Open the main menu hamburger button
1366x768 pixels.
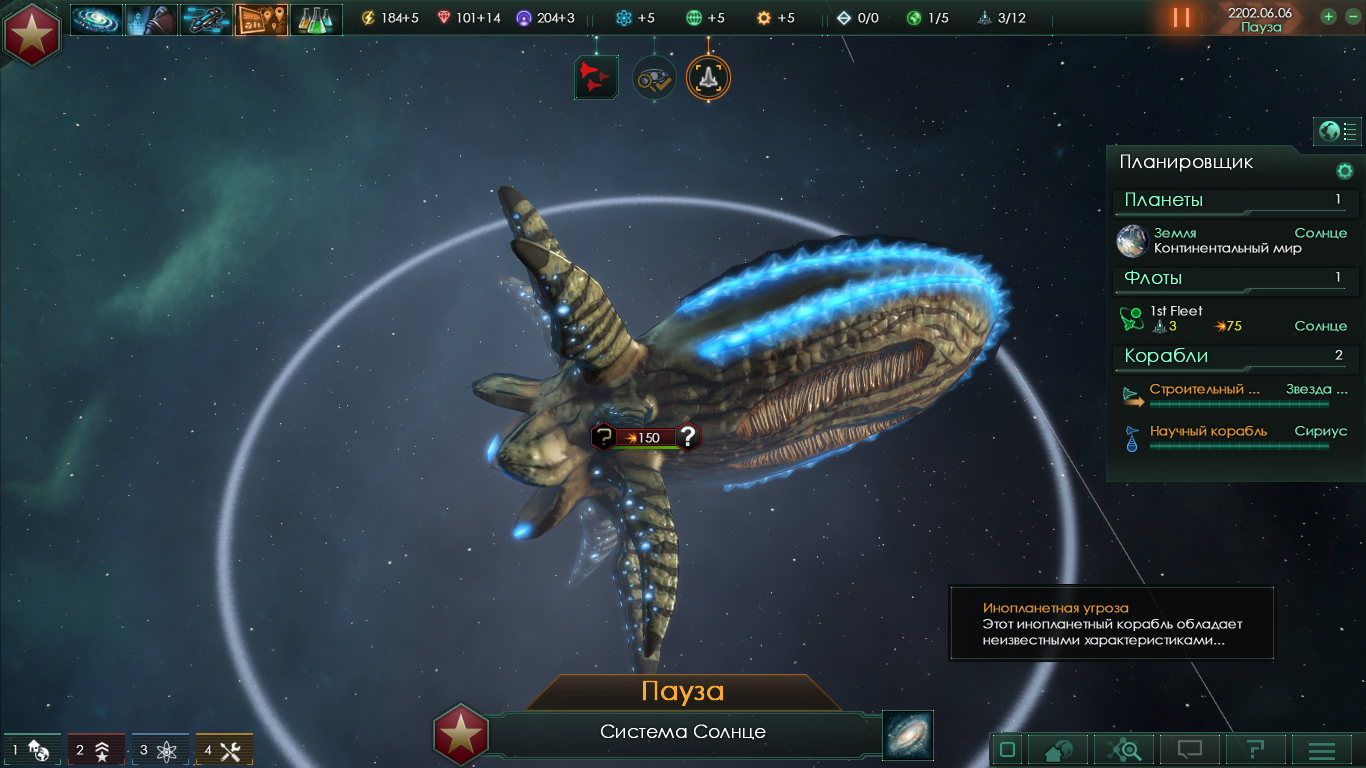[x=1322, y=749]
